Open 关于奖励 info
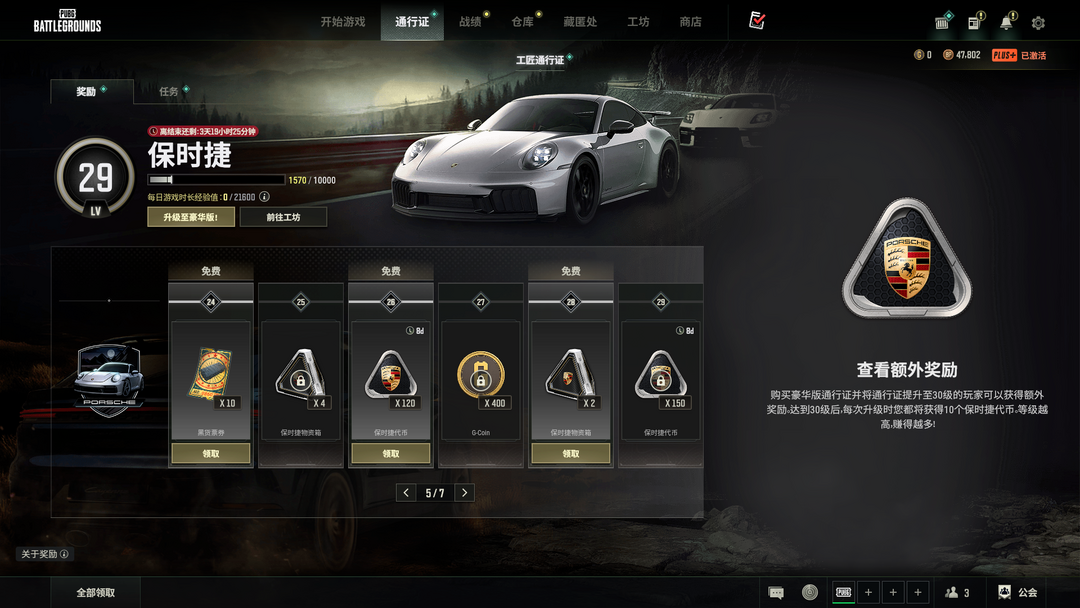This screenshot has height=608, width=1080. (45, 554)
